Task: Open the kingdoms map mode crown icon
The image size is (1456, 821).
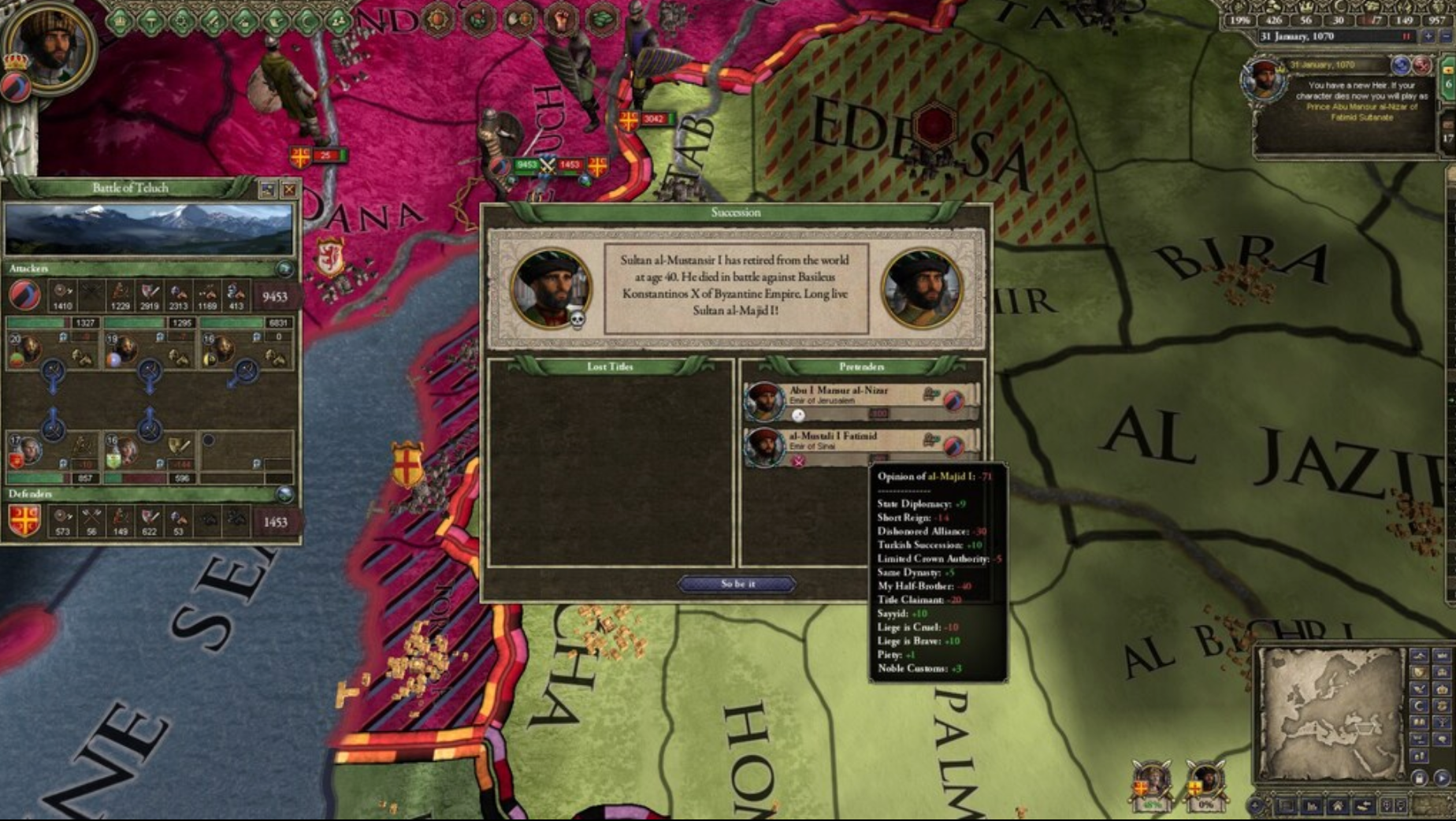Action: click(1442, 688)
